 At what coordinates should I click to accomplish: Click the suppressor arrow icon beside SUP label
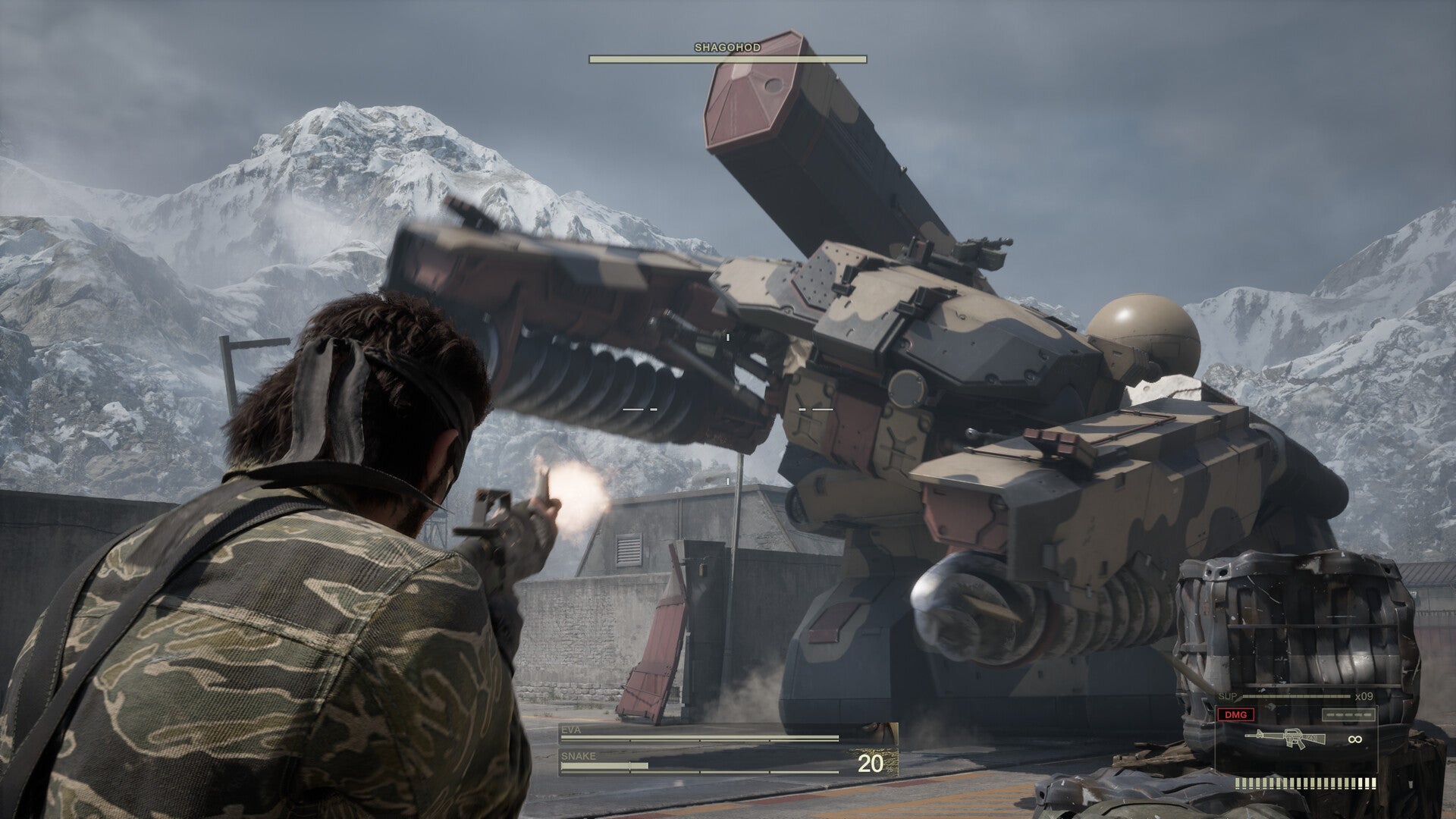(1239, 698)
